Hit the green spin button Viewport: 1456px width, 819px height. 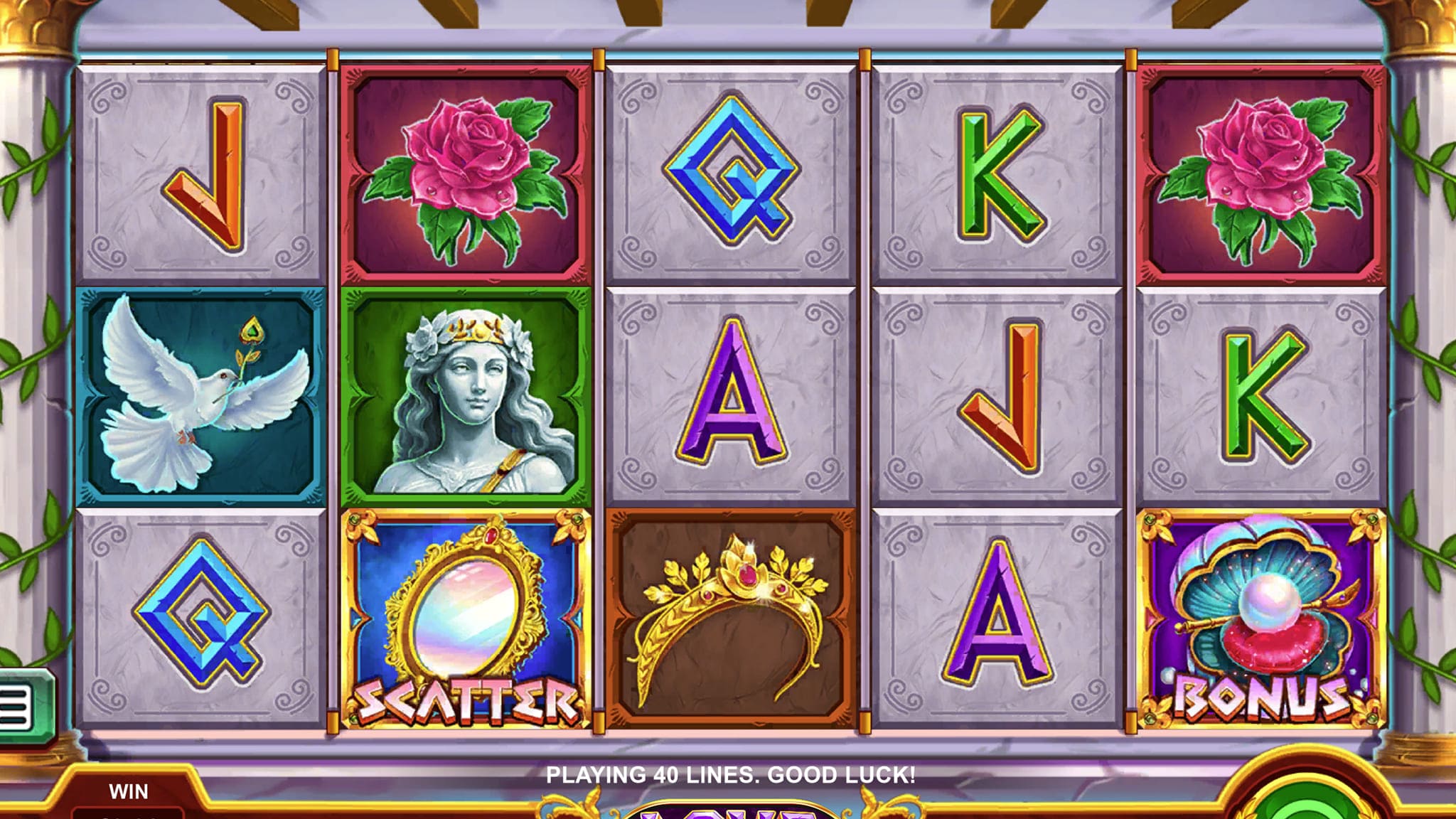pos(1307,805)
